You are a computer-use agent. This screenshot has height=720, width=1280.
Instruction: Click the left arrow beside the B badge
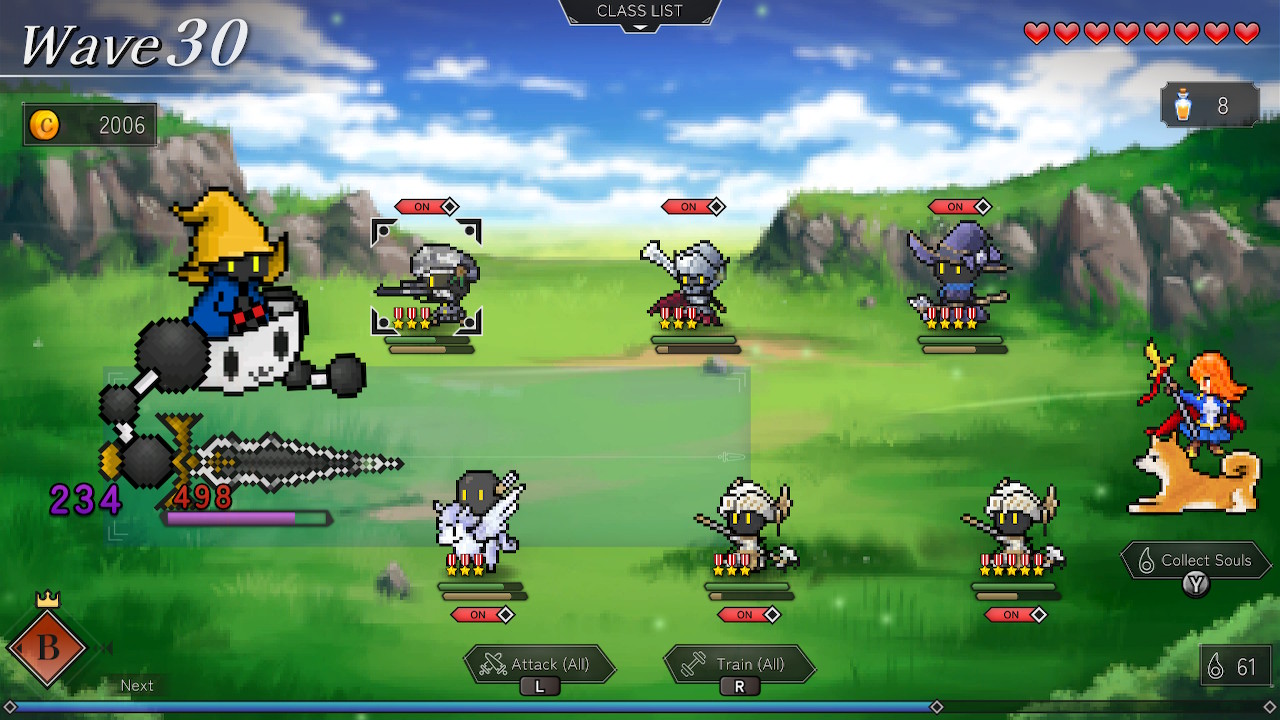pos(19,647)
